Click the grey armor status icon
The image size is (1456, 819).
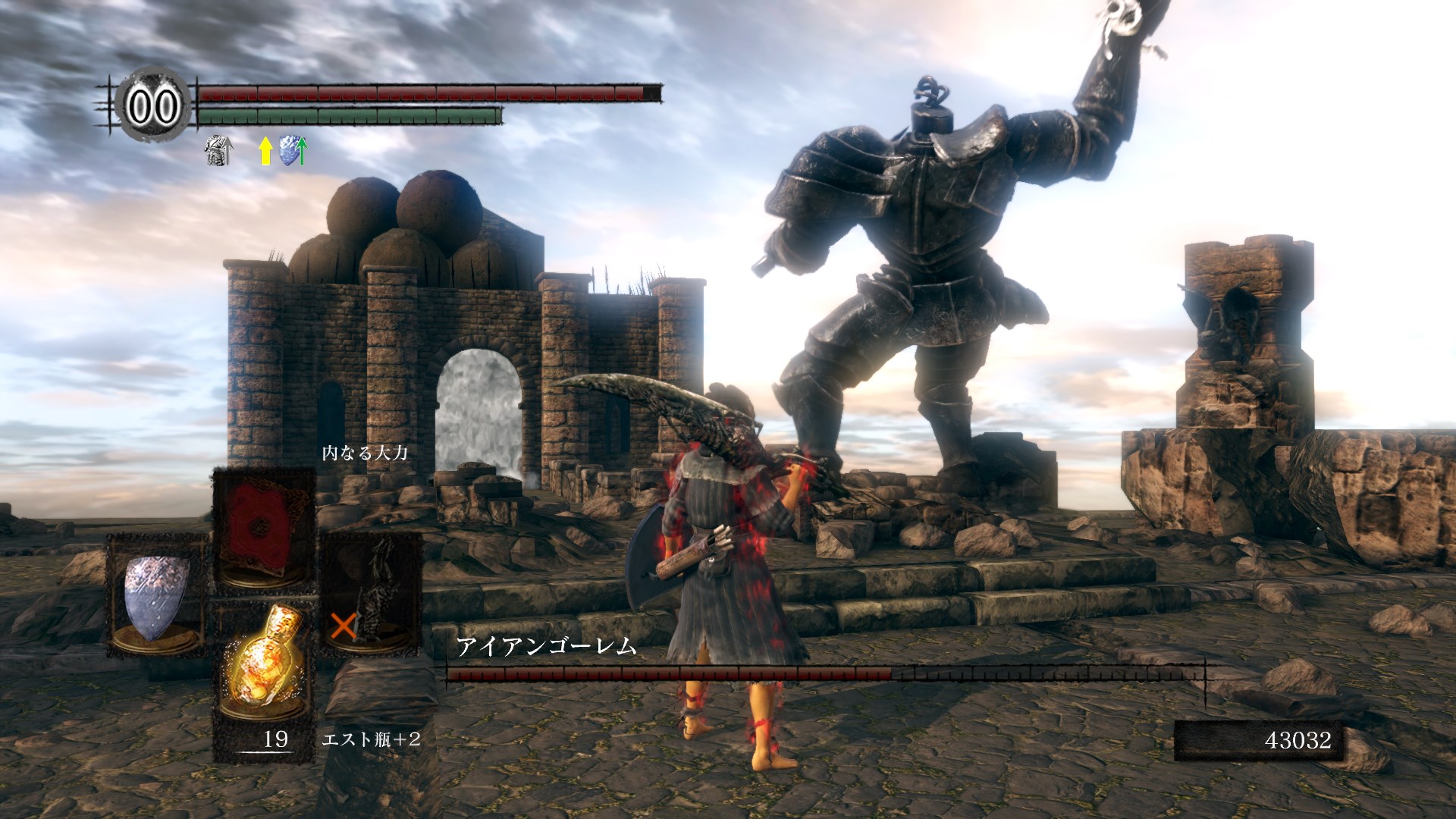tap(218, 151)
